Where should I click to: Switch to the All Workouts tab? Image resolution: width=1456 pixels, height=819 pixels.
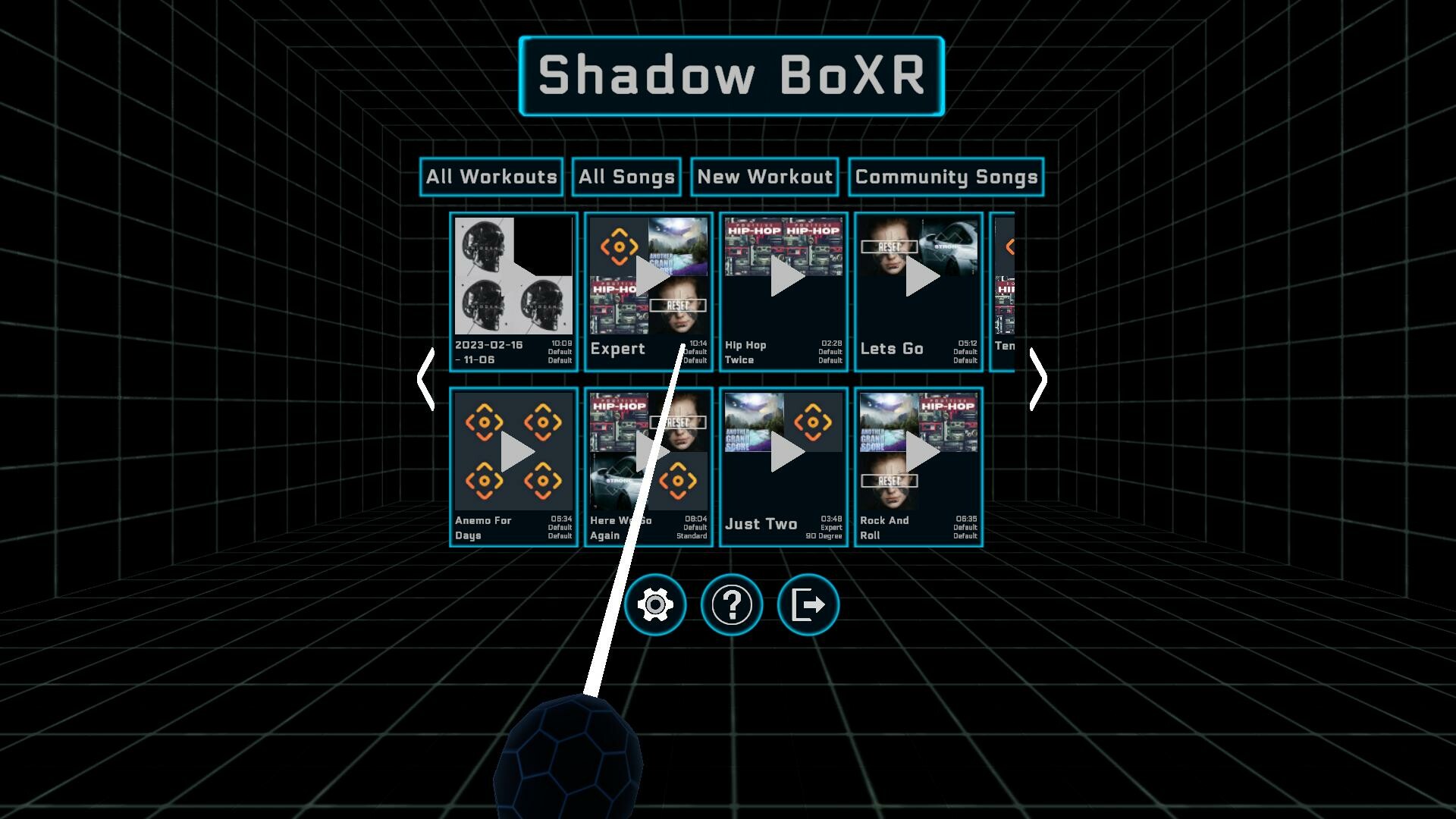tap(491, 177)
